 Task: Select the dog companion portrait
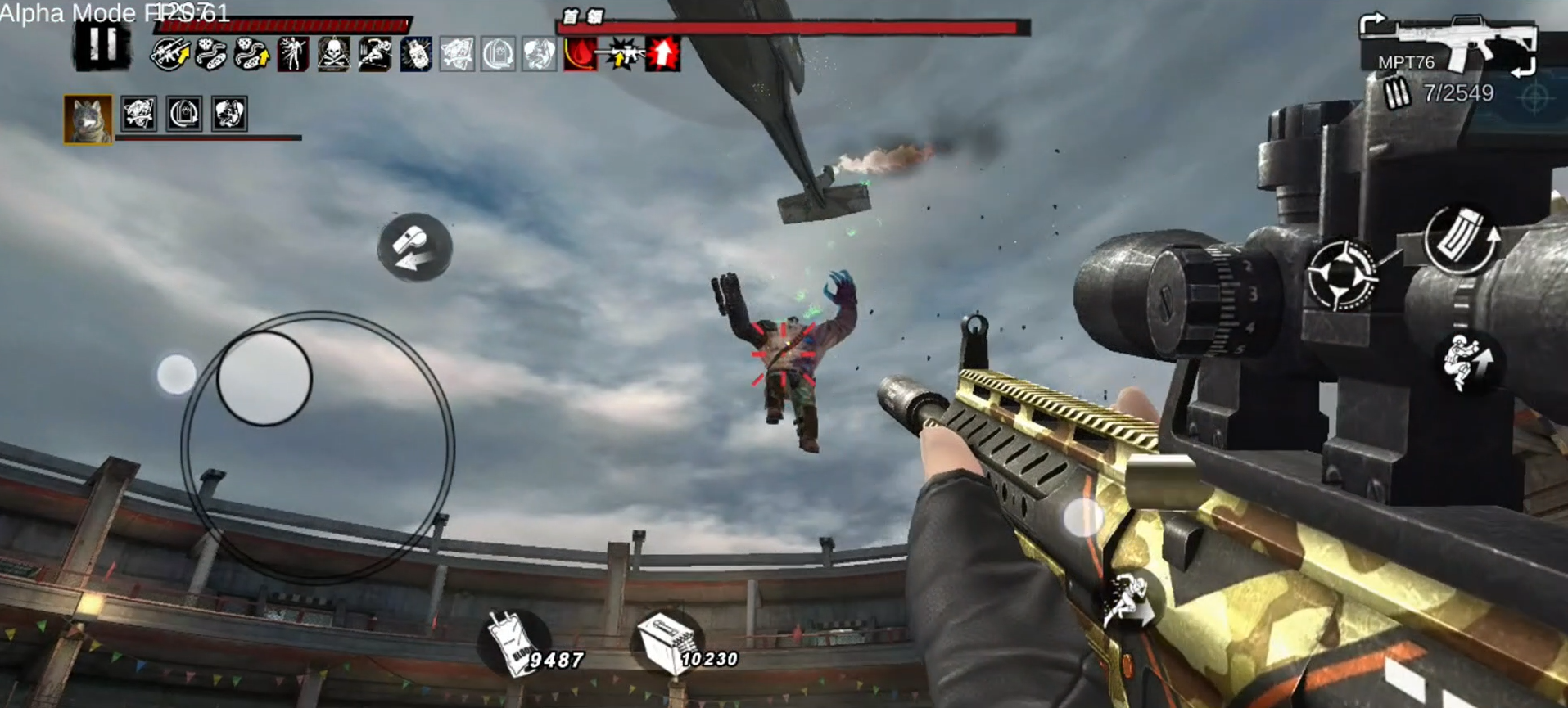tap(88, 118)
